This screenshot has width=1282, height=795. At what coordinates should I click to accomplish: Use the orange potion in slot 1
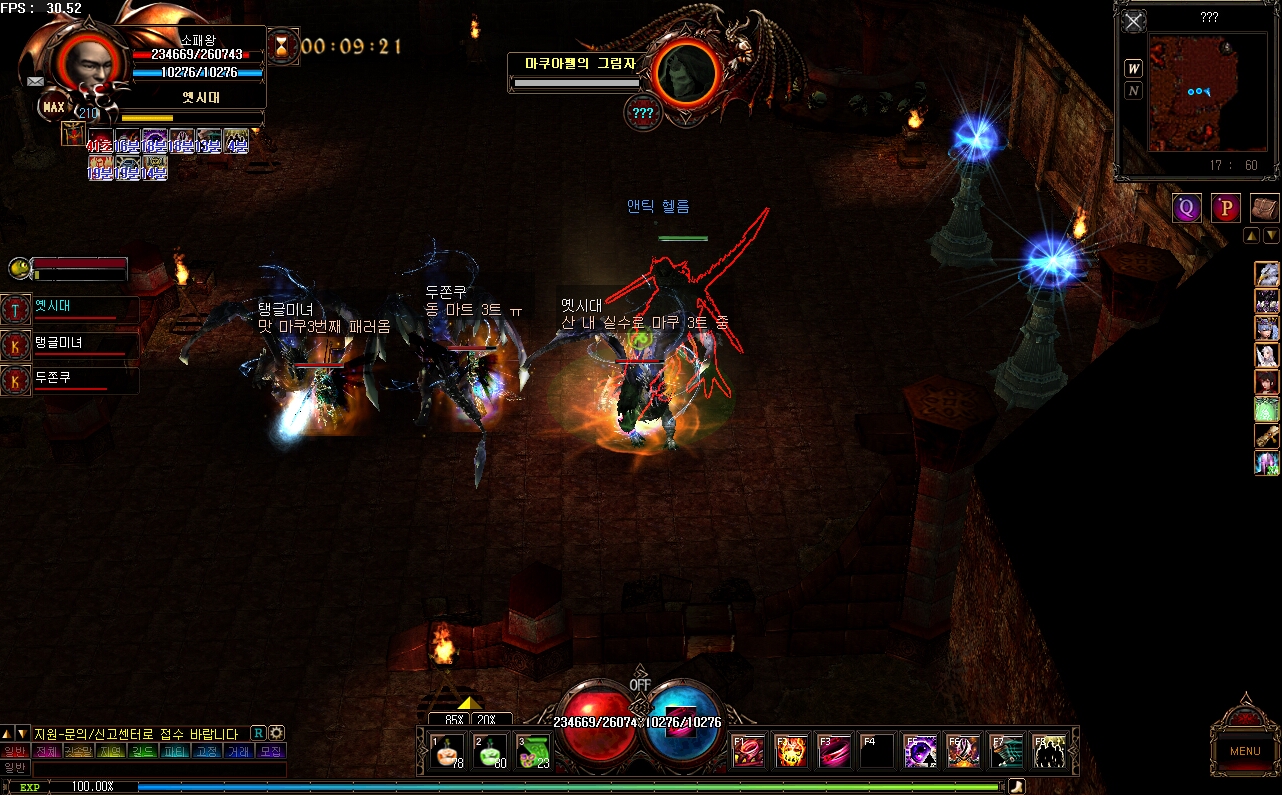[445, 751]
